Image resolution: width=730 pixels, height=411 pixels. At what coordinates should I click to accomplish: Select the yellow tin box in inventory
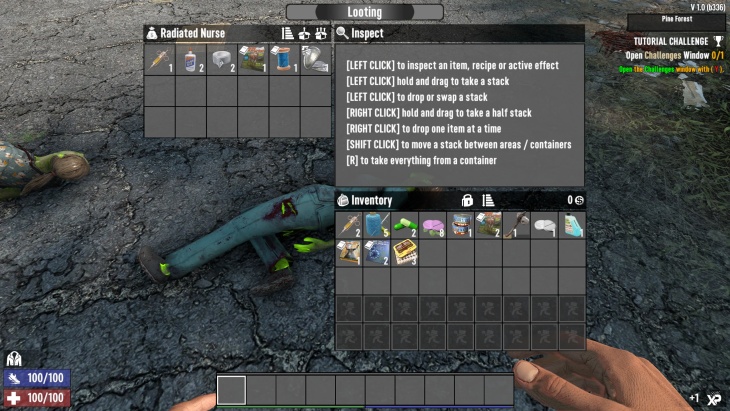coord(405,253)
